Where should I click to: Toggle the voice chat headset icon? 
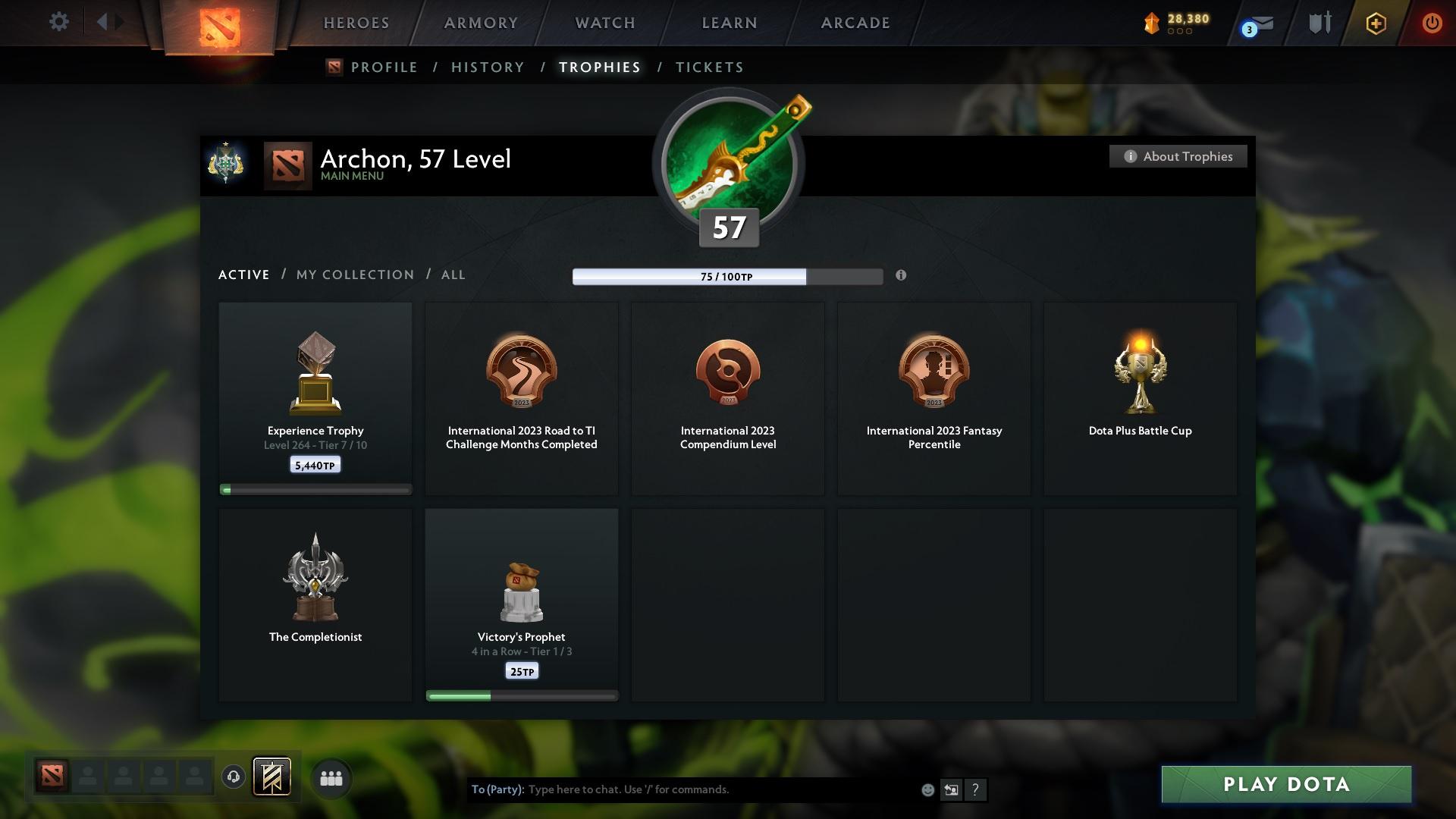(x=233, y=777)
